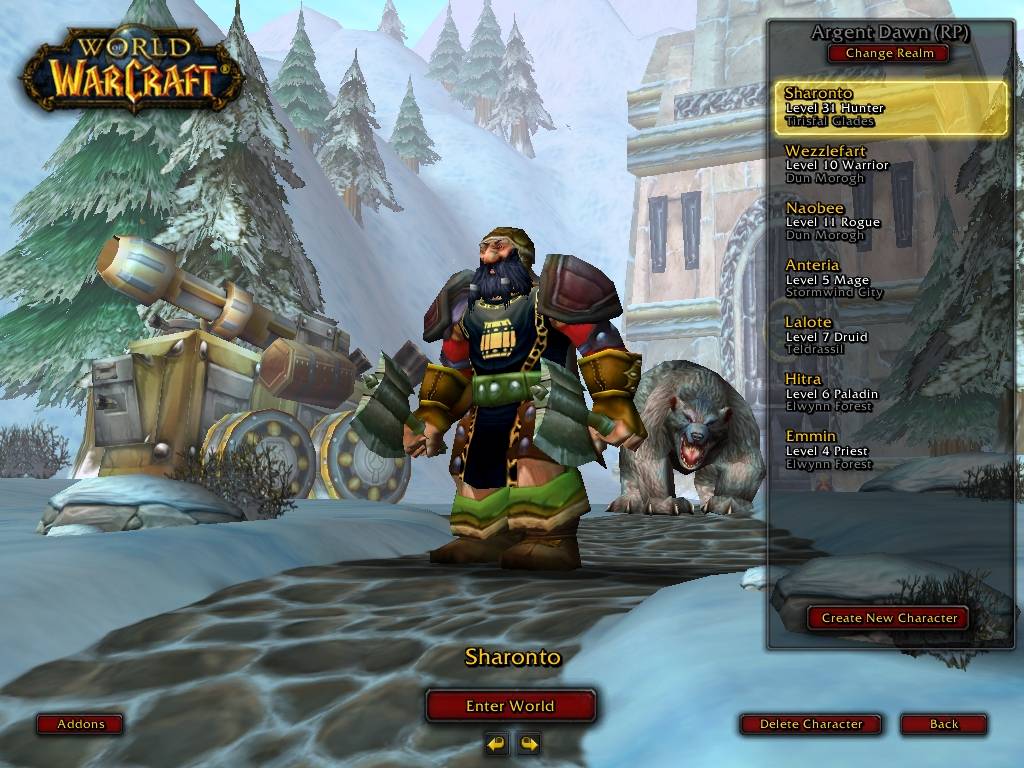Image resolution: width=1024 pixels, height=768 pixels.
Task: Select Lalote the Level 7 Druid
Action: pyautogui.click(x=890, y=335)
